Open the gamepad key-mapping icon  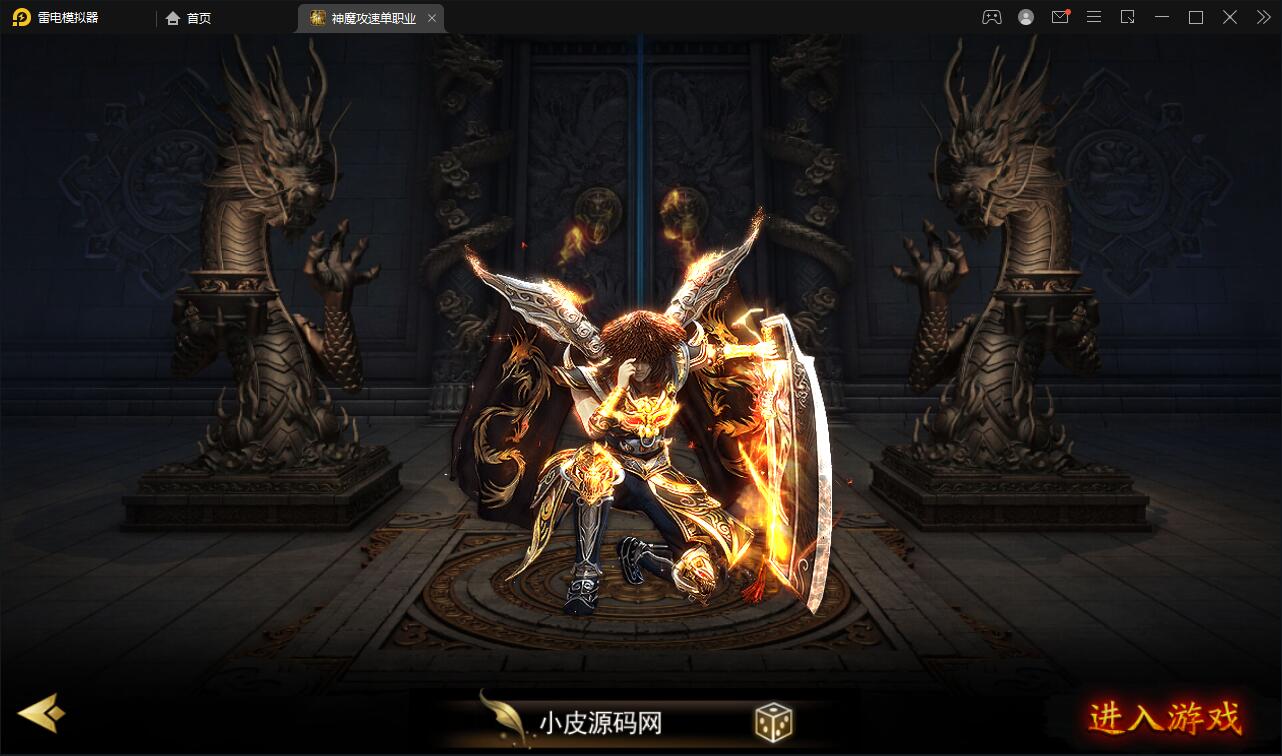(991, 17)
